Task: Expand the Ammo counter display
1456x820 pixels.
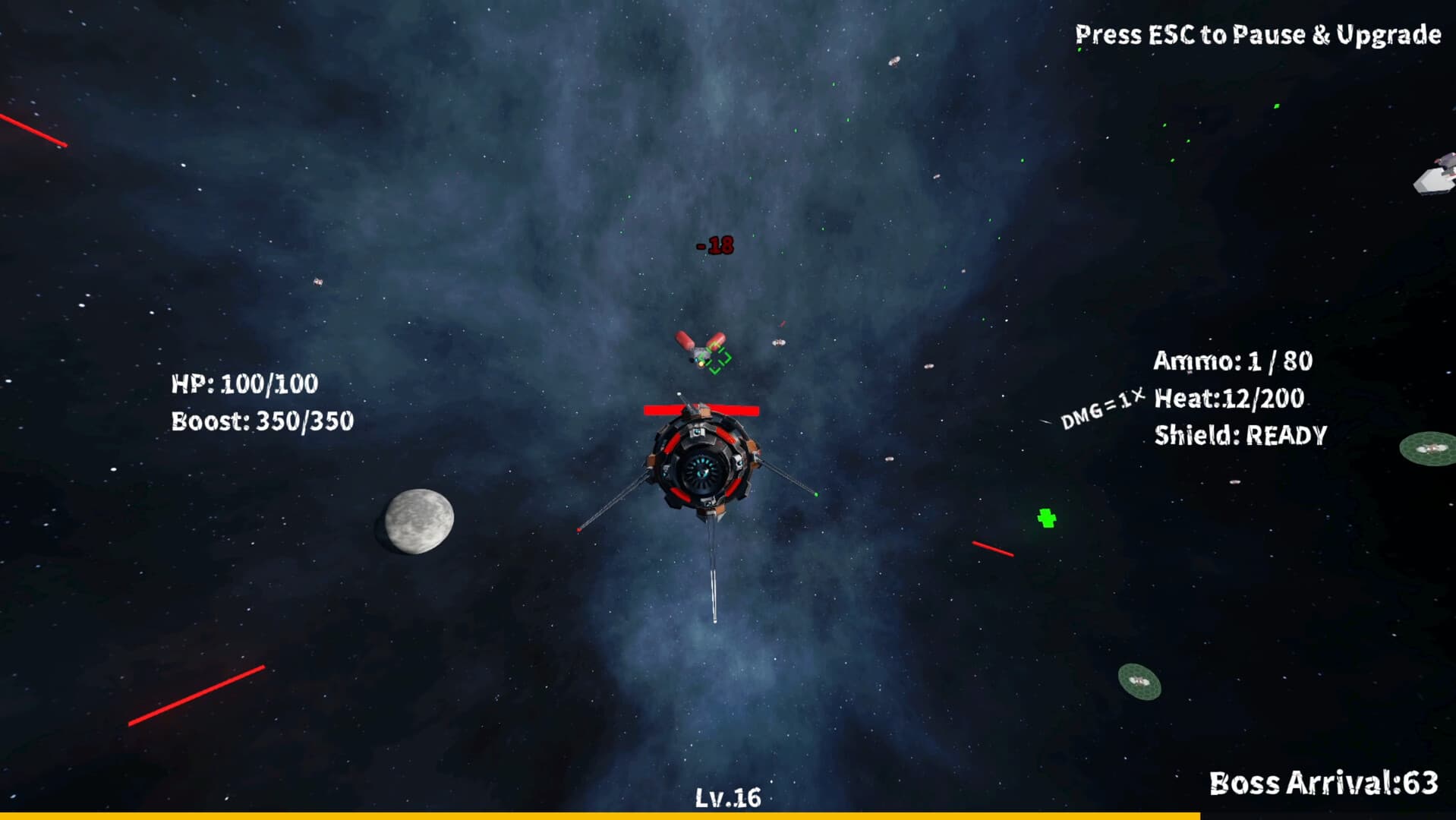Action: point(1233,362)
